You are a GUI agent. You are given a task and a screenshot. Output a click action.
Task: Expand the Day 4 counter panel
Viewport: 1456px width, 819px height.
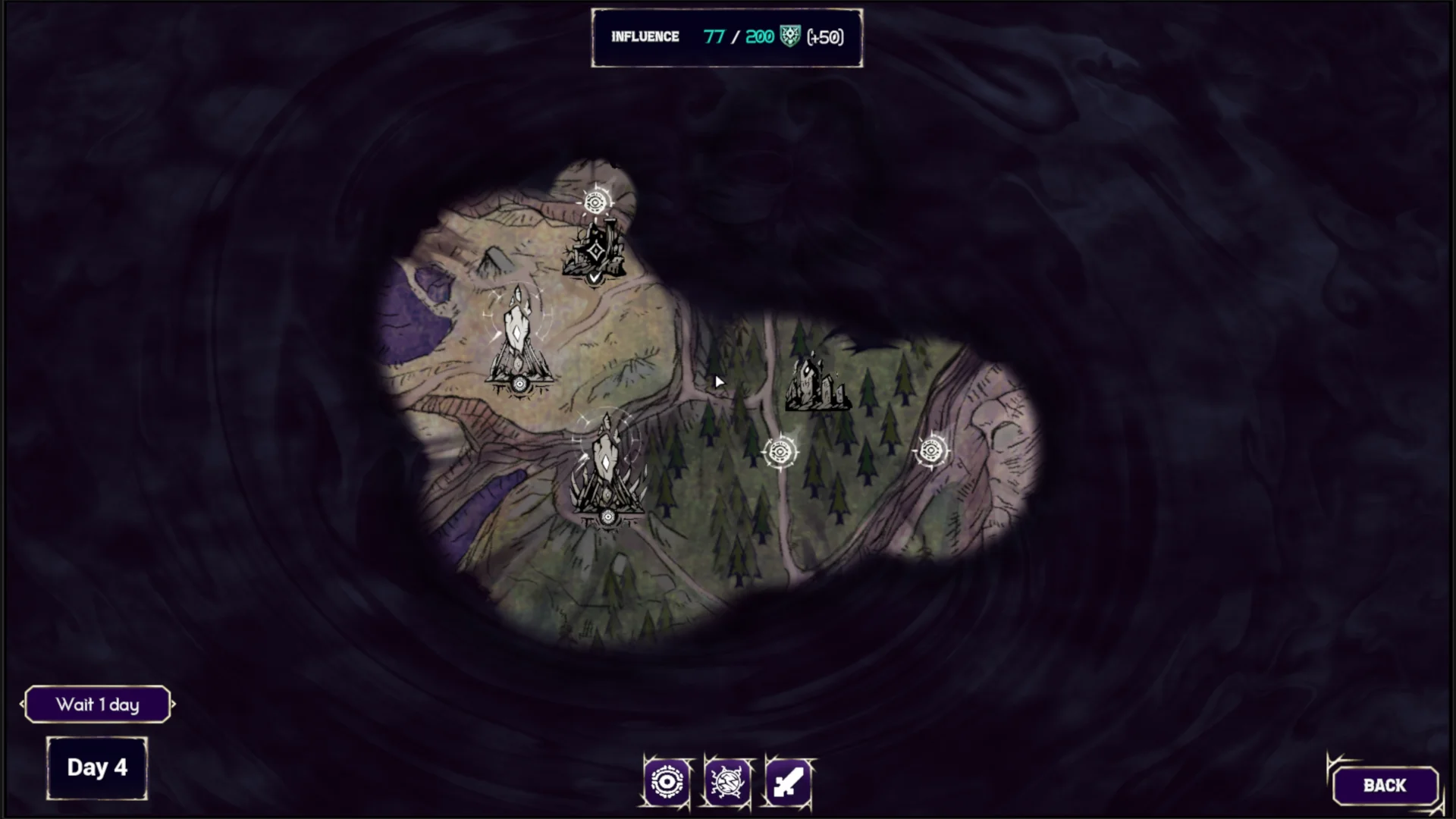(x=97, y=767)
